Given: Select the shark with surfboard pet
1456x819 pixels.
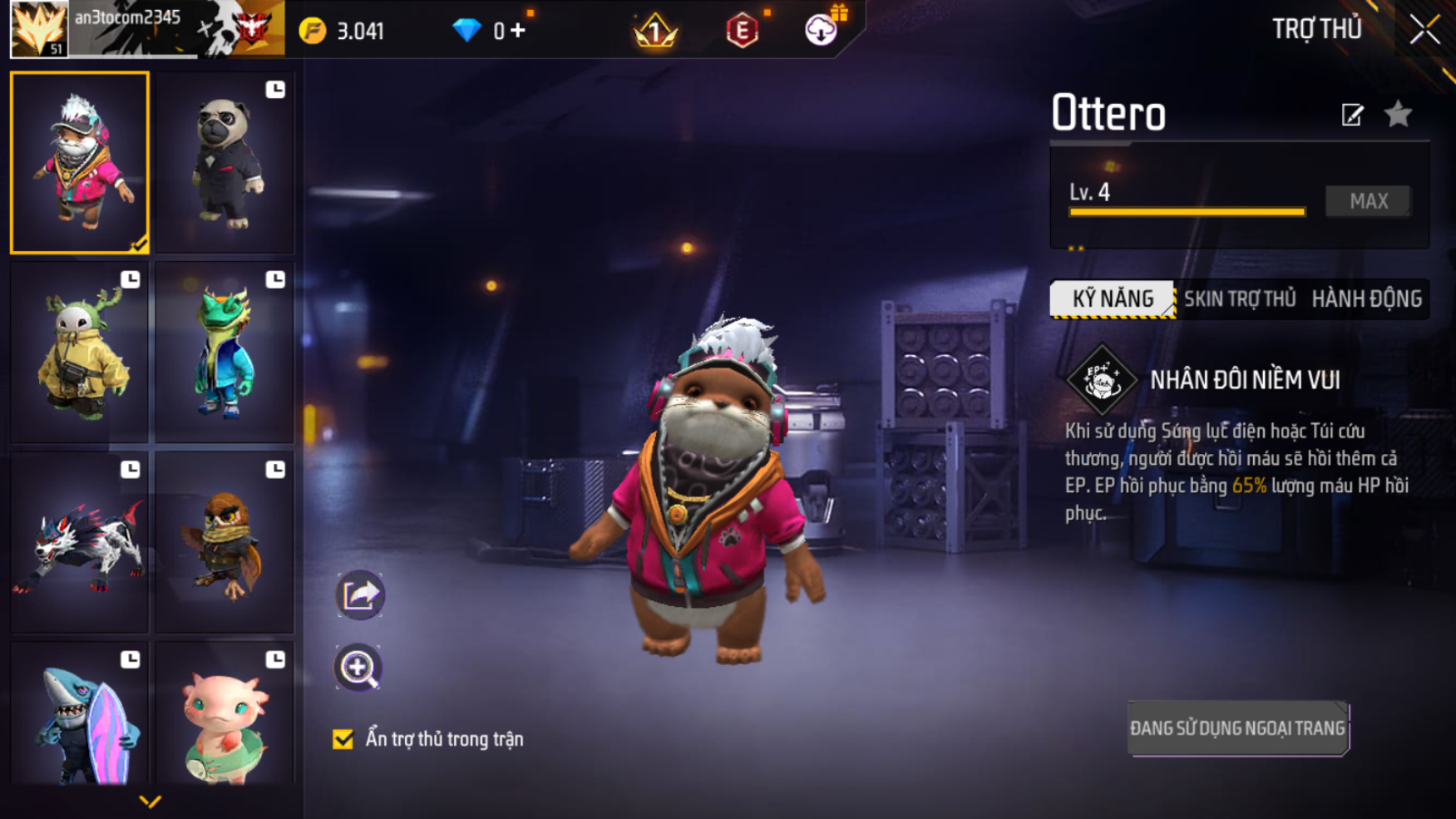Looking at the screenshot, I should 80,717.
